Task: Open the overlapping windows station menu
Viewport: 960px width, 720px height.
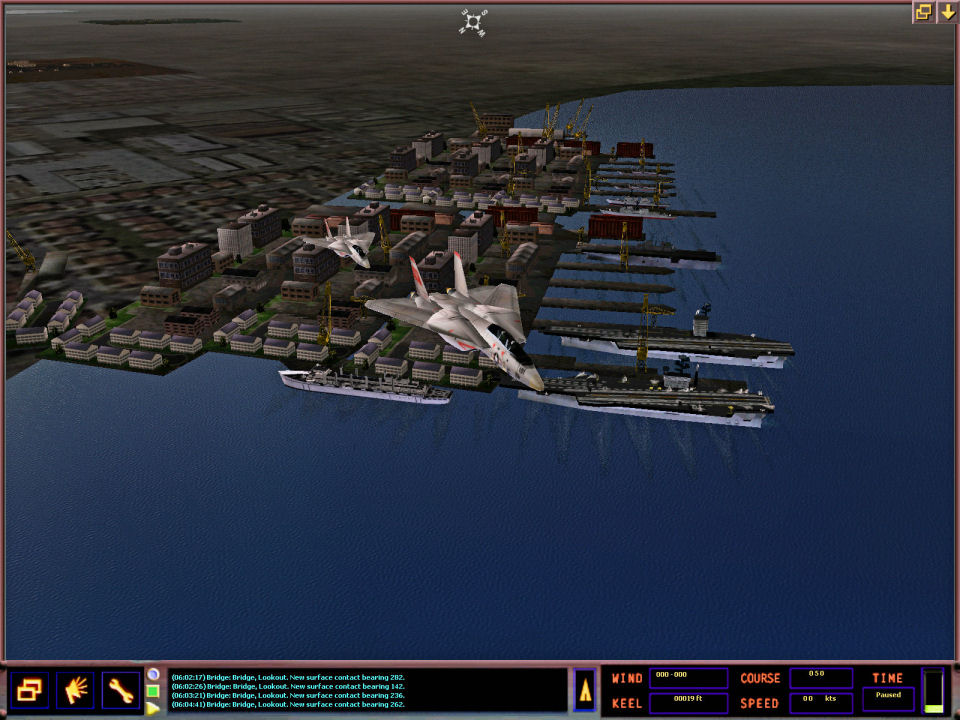Action: click(29, 689)
